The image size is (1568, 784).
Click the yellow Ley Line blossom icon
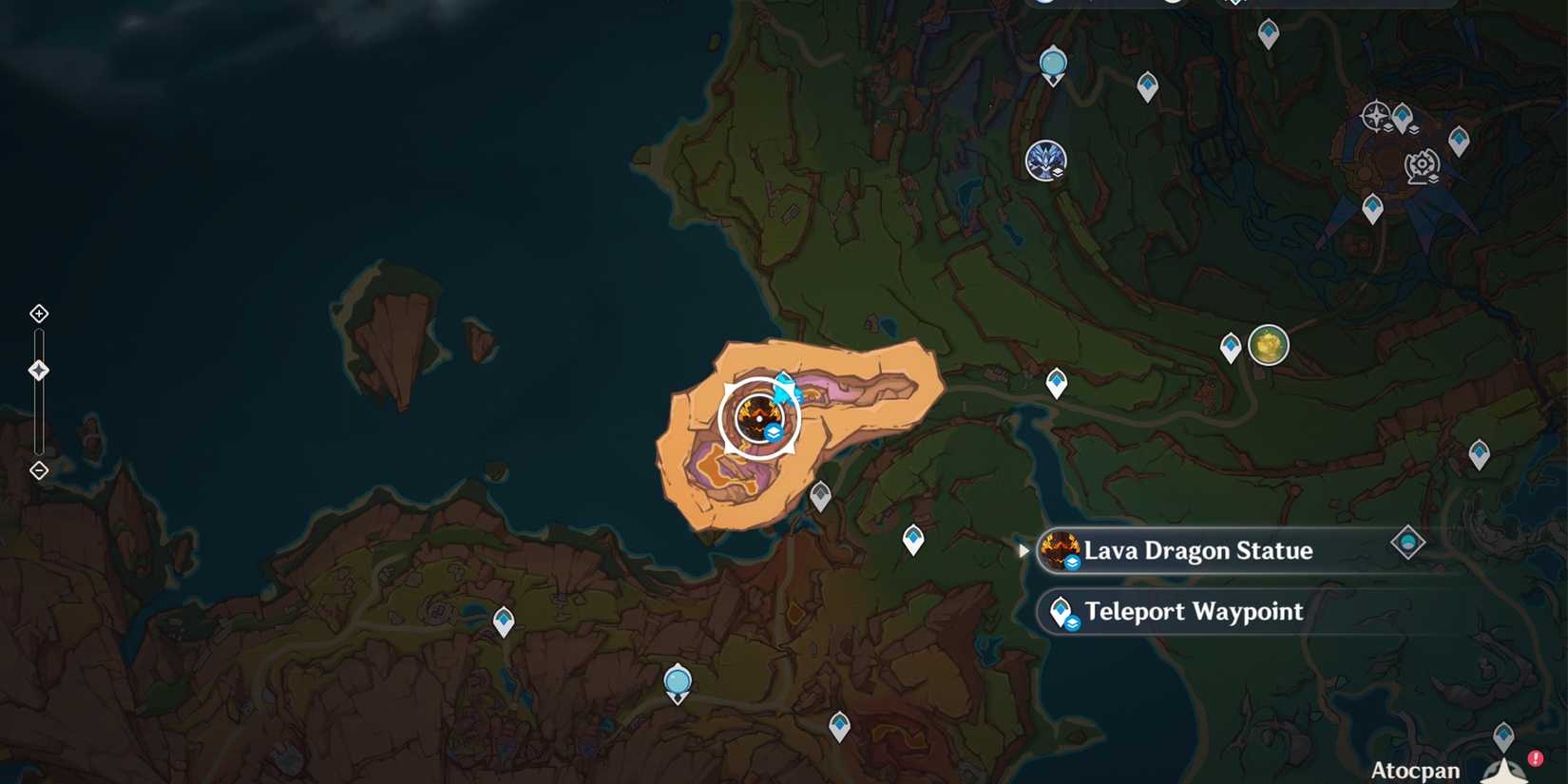pos(1269,346)
